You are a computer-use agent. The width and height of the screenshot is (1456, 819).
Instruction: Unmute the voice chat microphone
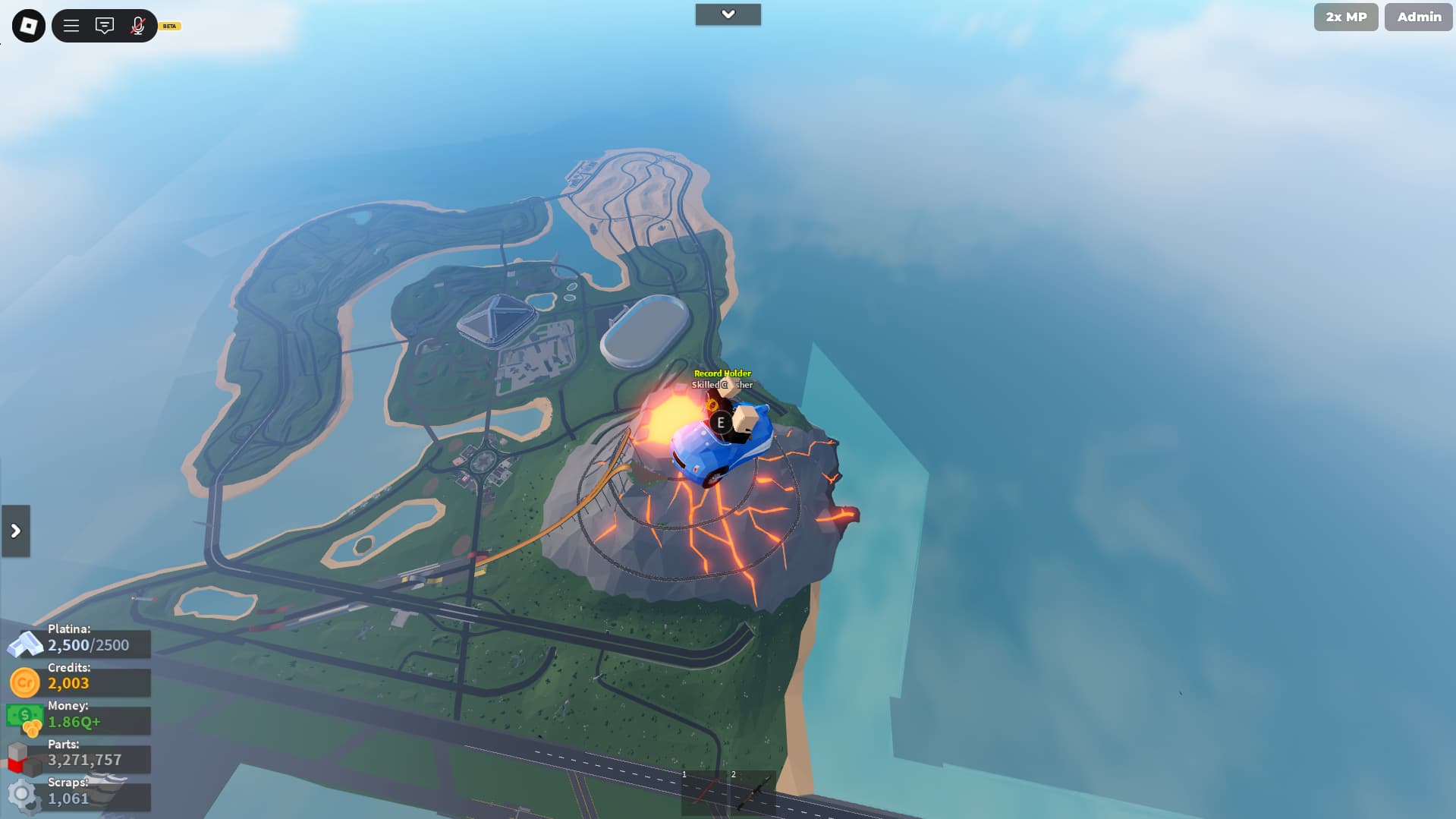point(137,26)
